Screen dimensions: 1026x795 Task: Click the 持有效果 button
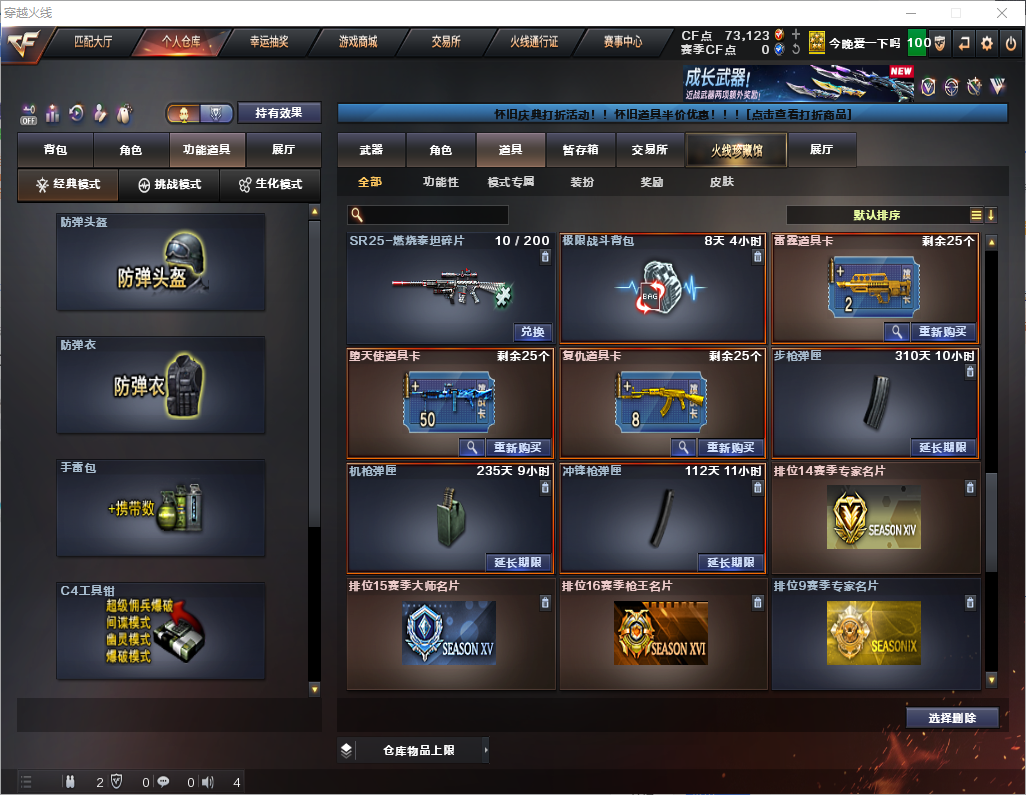pos(279,113)
